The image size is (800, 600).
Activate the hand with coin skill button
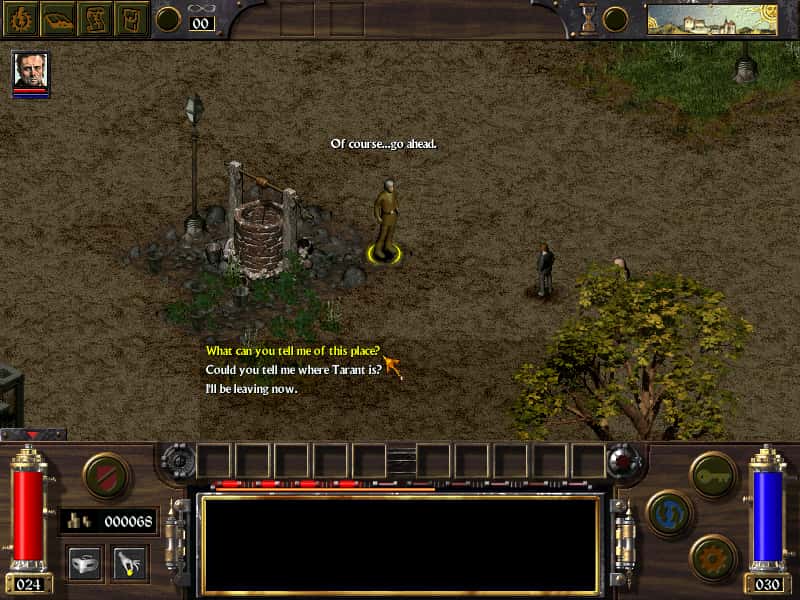(x=130, y=563)
